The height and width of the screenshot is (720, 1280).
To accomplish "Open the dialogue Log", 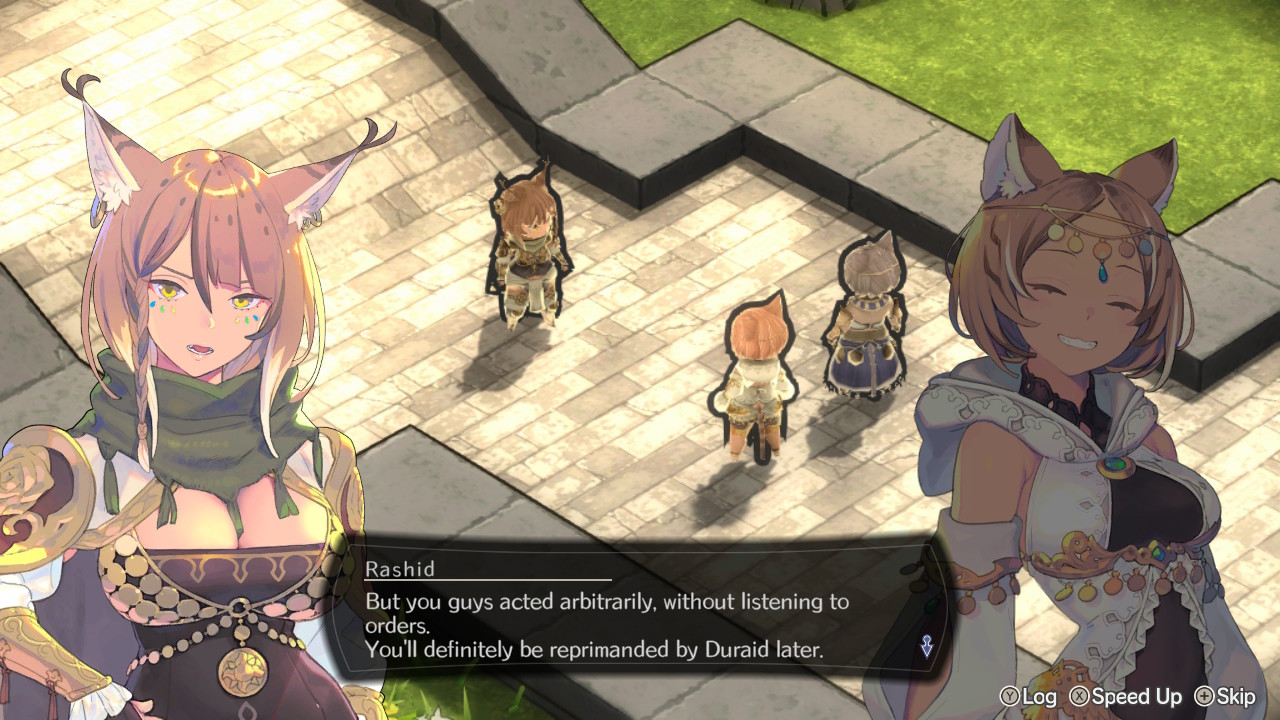I will 1027,697.
